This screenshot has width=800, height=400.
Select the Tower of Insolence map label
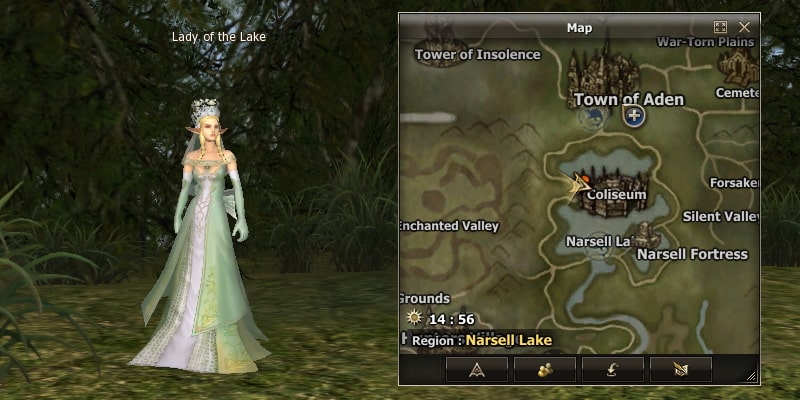[x=478, y=55]
